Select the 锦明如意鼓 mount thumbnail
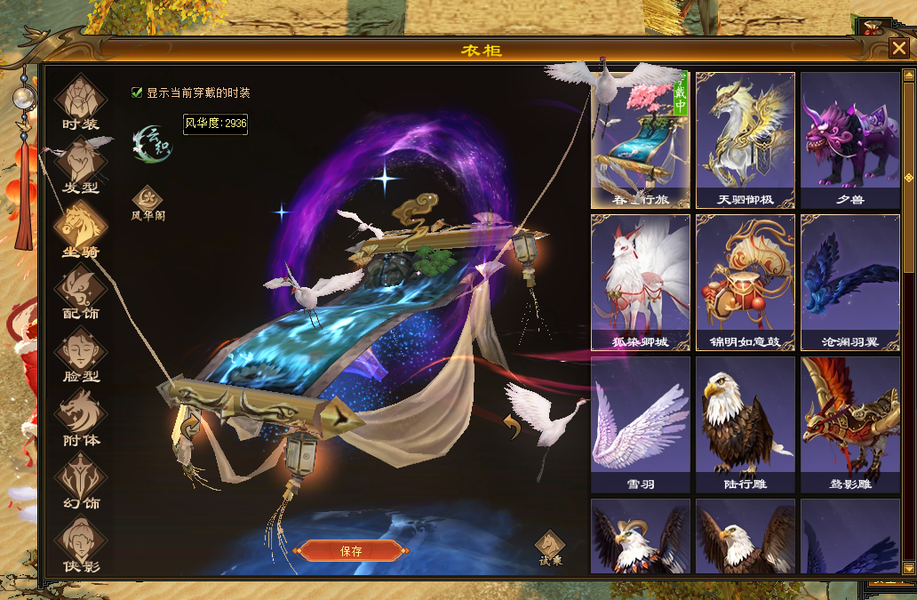917x600 pixels. [x=745, y=282]
